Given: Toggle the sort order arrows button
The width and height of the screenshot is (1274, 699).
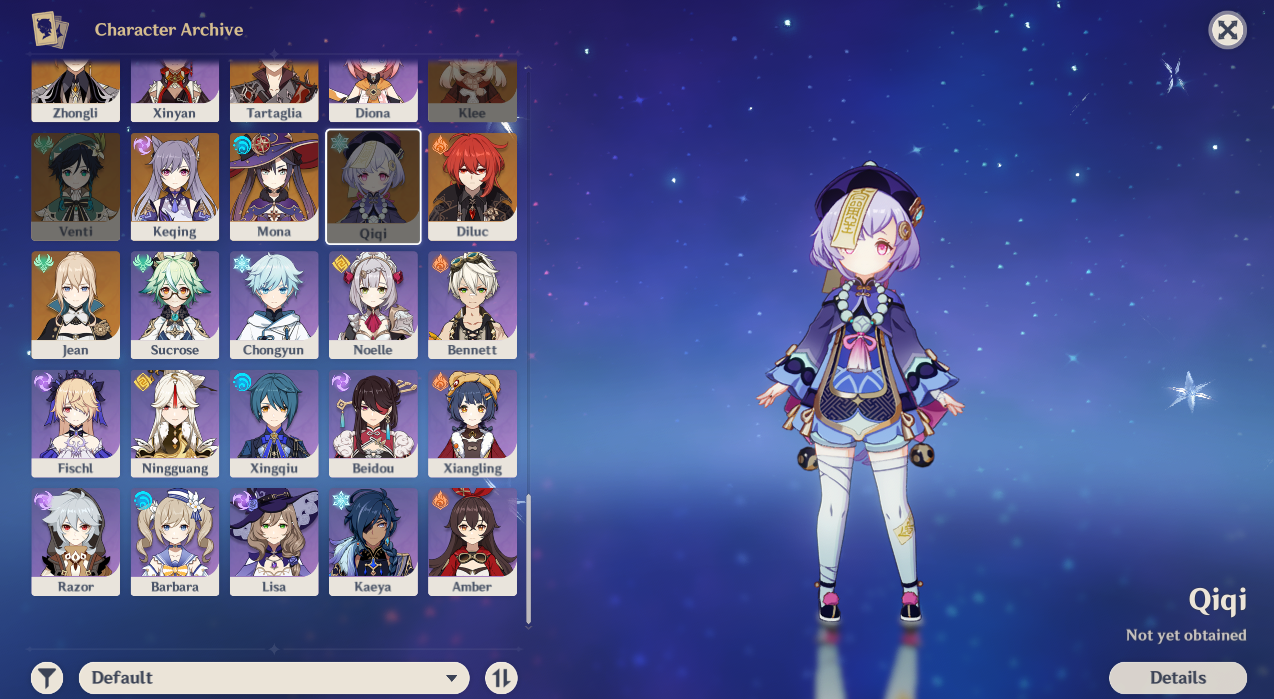Looking at the screenshot, I should [501, 678].
